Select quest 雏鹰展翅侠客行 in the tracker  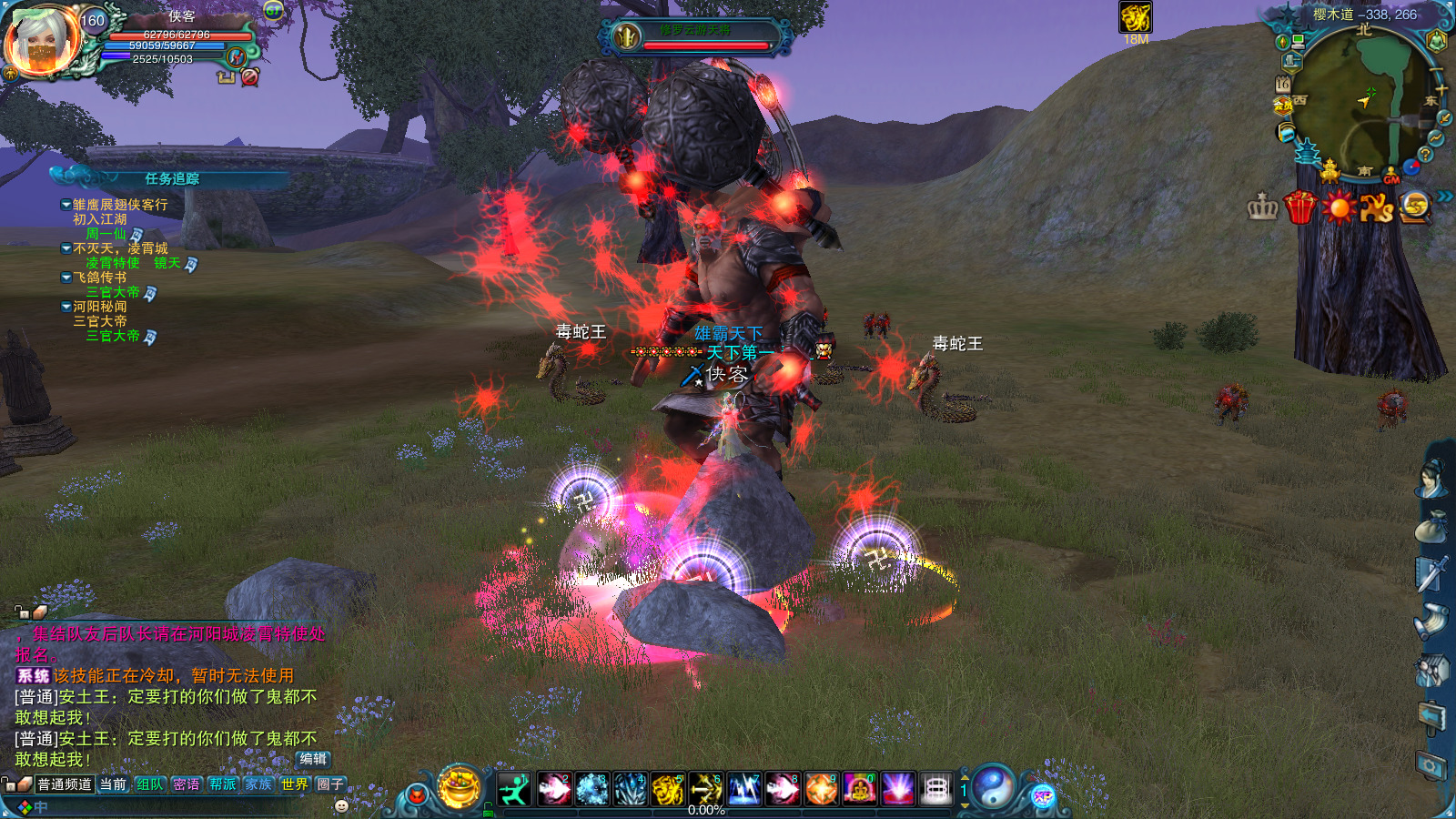click(x=120, y=205)
